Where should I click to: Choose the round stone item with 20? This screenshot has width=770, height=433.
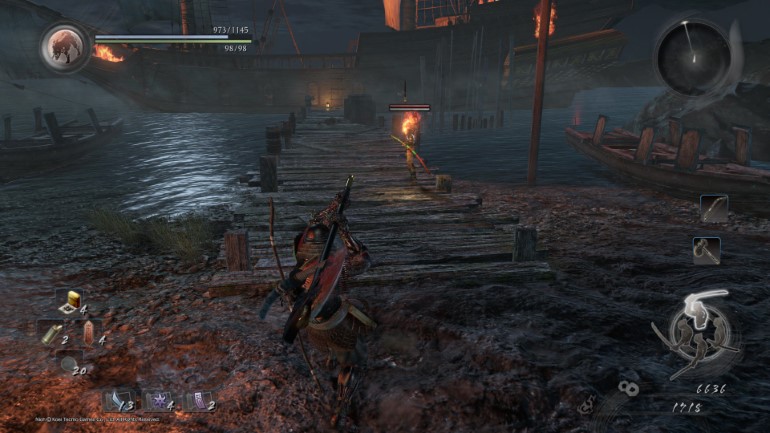point(69,364)
